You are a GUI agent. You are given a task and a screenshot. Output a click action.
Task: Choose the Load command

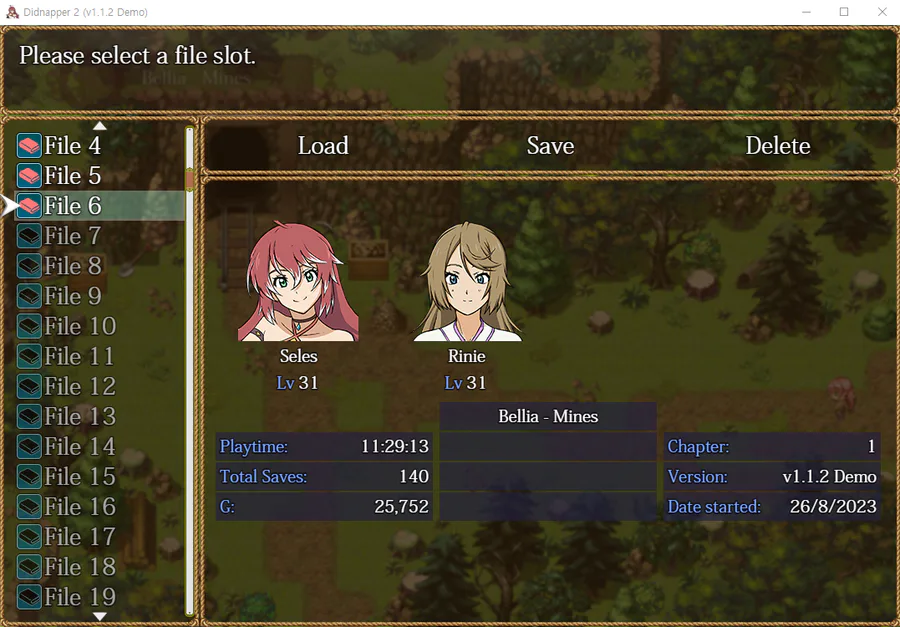tap(323, 146)
